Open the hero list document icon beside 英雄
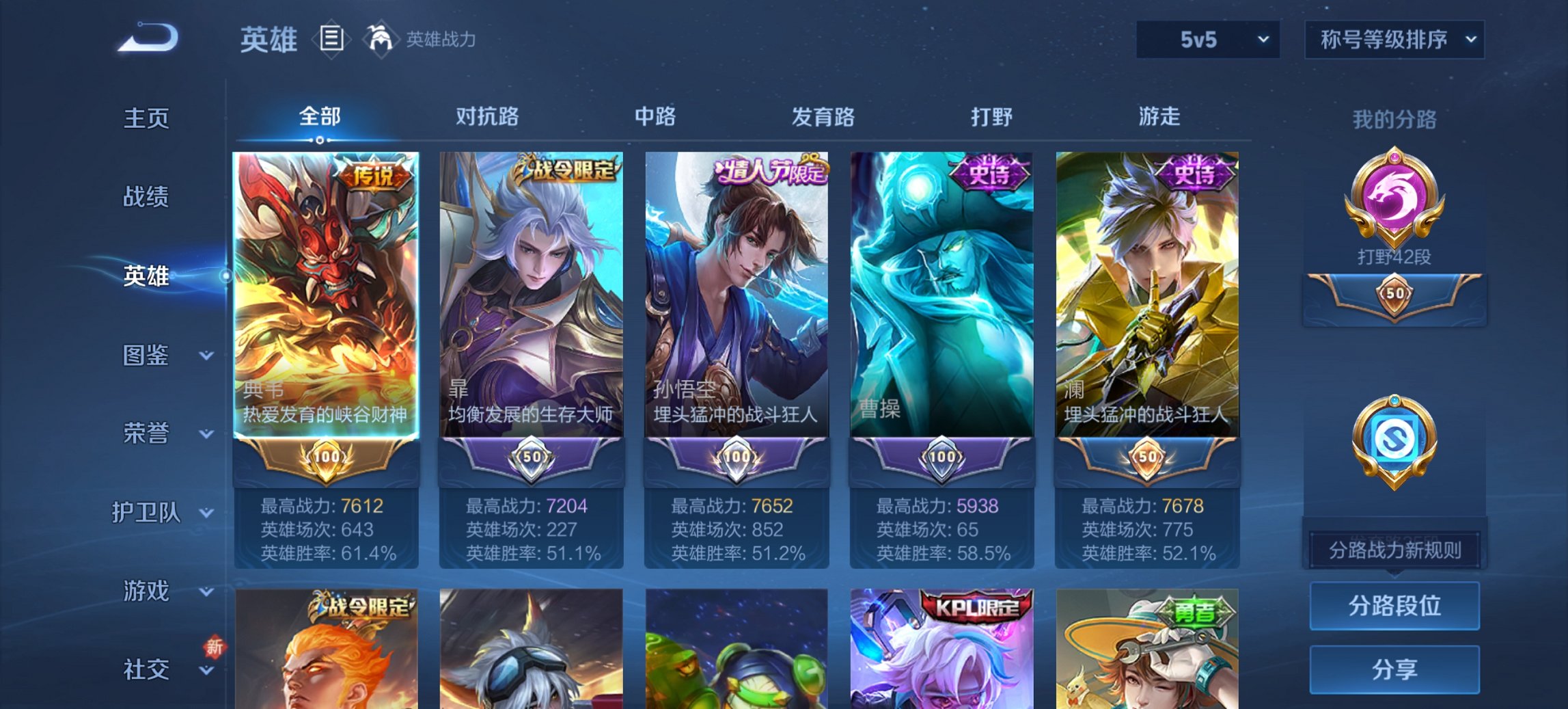Screen dimensions: 1568x709 (333, 40)
